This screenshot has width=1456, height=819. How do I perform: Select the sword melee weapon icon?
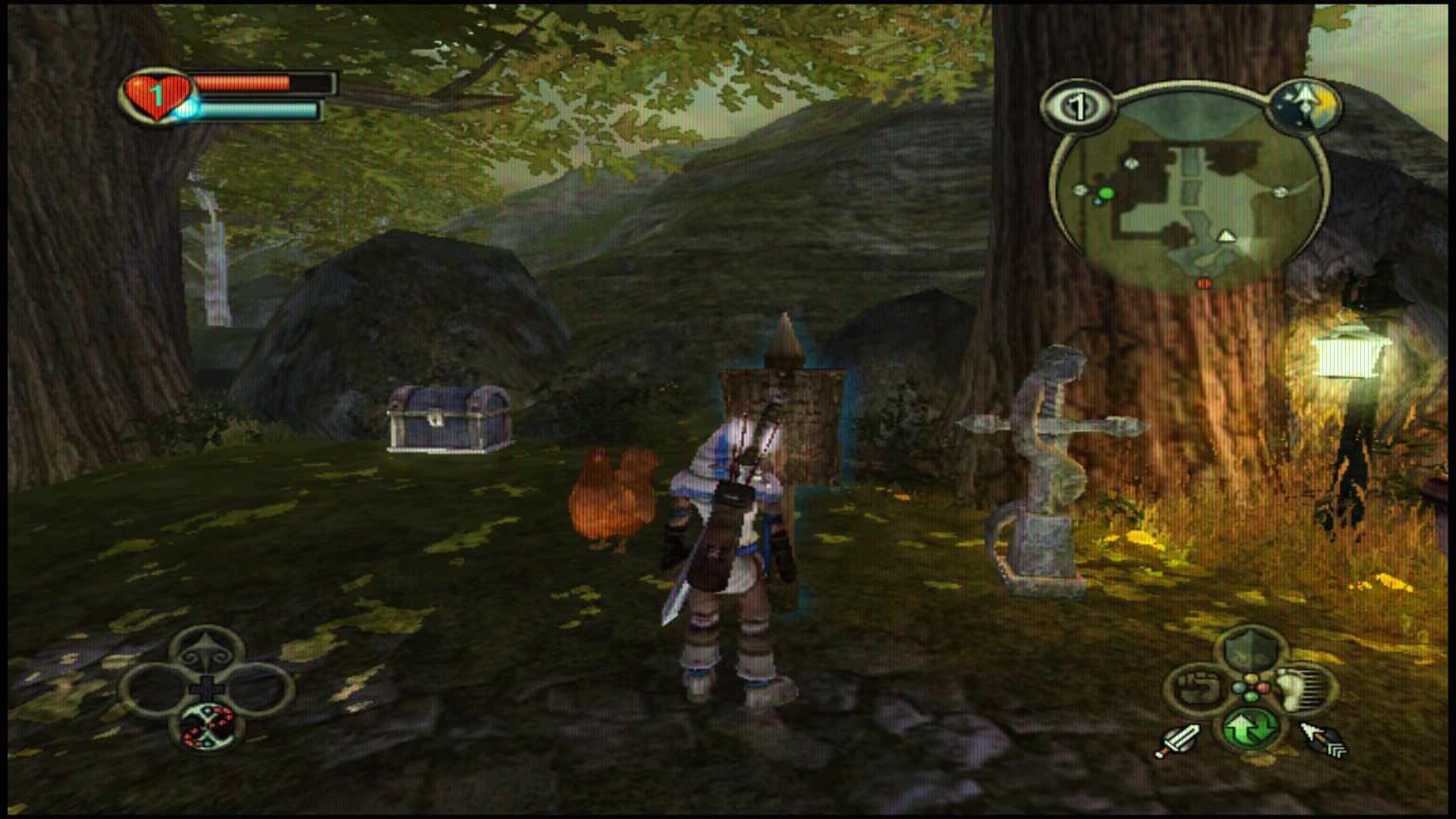1178,740
